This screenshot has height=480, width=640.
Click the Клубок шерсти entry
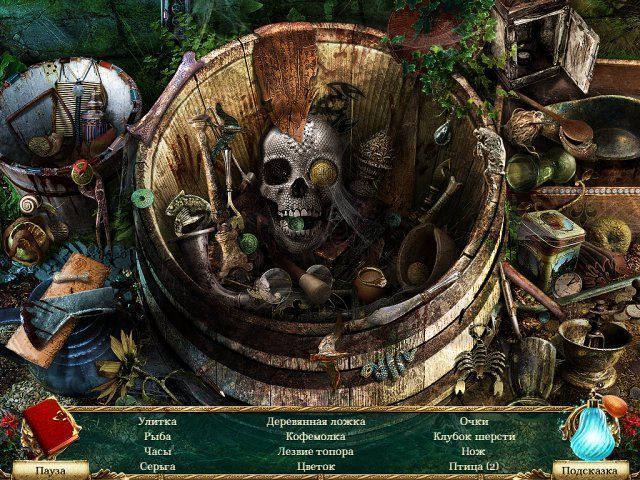[474, 437]
